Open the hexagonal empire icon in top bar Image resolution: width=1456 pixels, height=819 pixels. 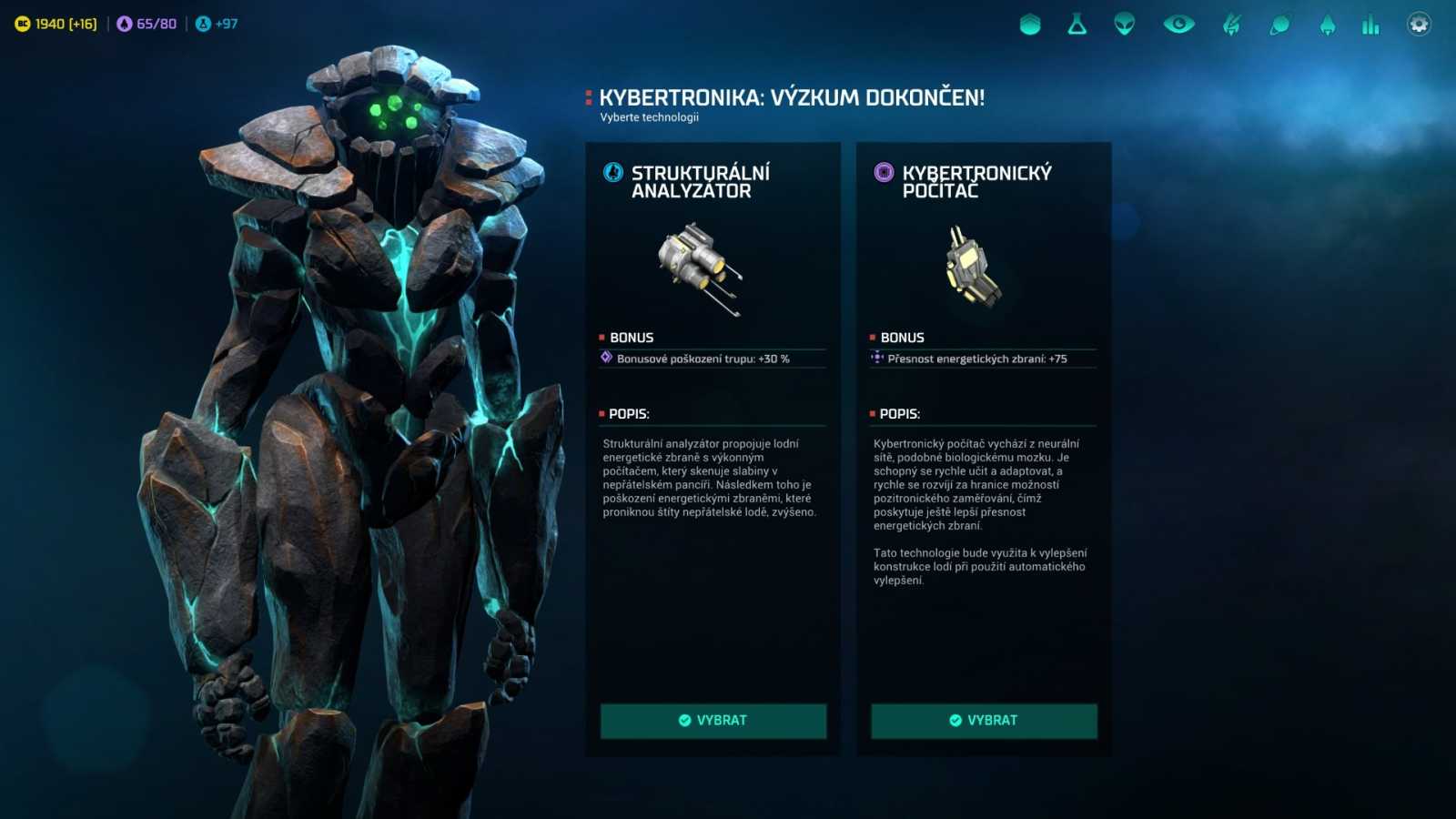click(x=1029, y=25)
